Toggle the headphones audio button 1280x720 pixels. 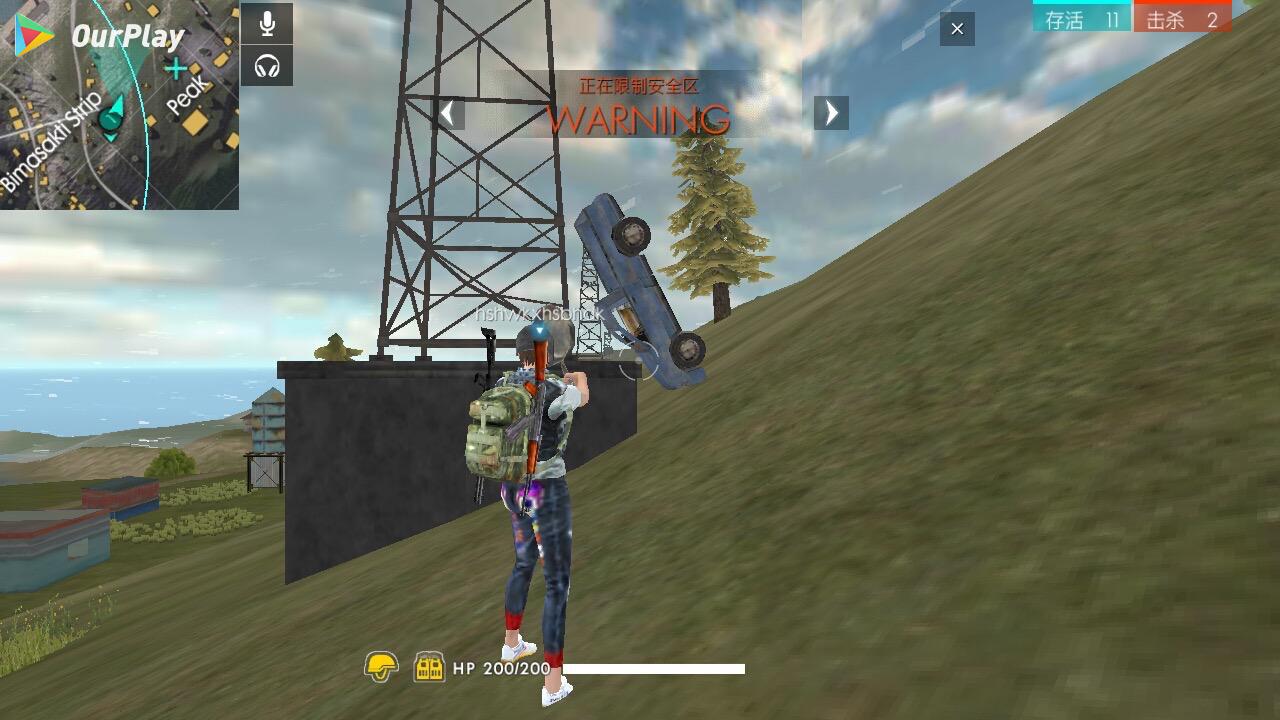[x=267, y=66]
